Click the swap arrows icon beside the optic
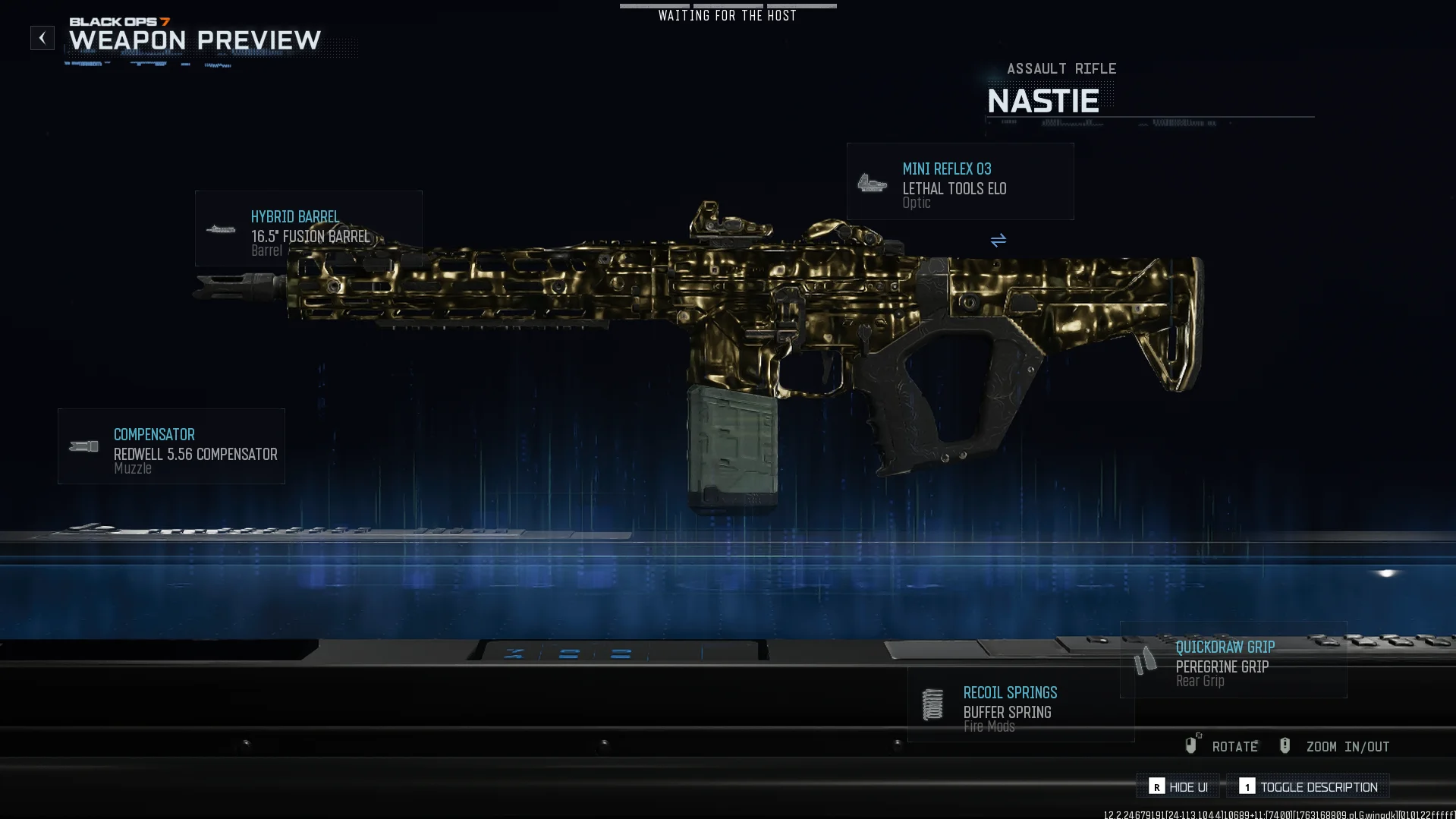 [998, 241]
